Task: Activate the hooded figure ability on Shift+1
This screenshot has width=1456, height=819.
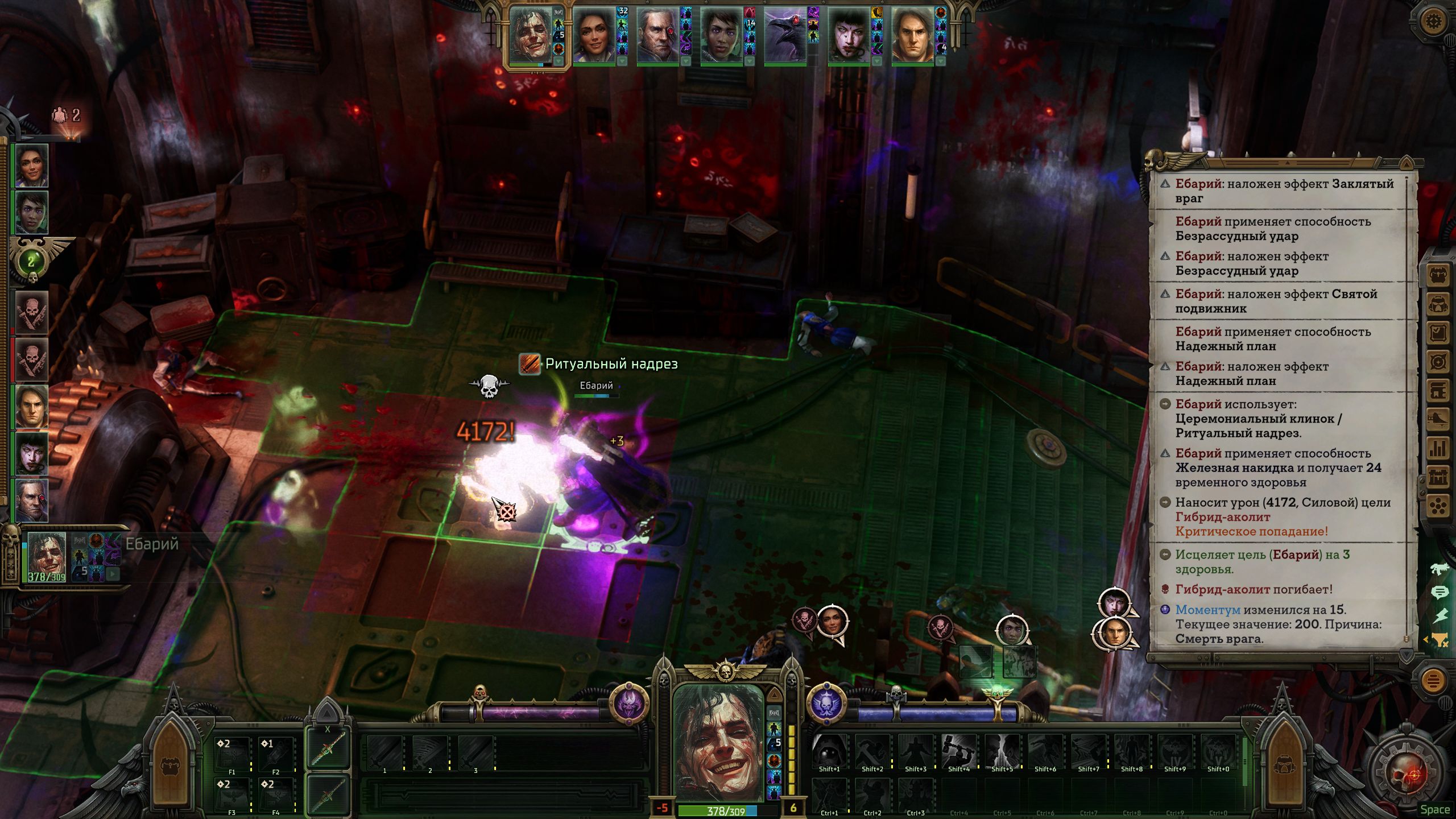Action: click(x=829, y=750)
